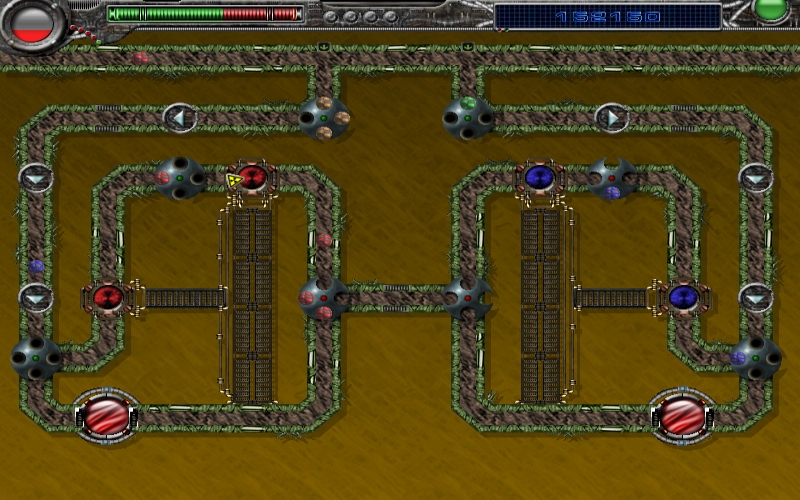Image resolution: width=800 pixels, height=500 pixels.
Task: Spin the empty round wheel with green center
Action: pyautogui.click(x=36, y=357)
